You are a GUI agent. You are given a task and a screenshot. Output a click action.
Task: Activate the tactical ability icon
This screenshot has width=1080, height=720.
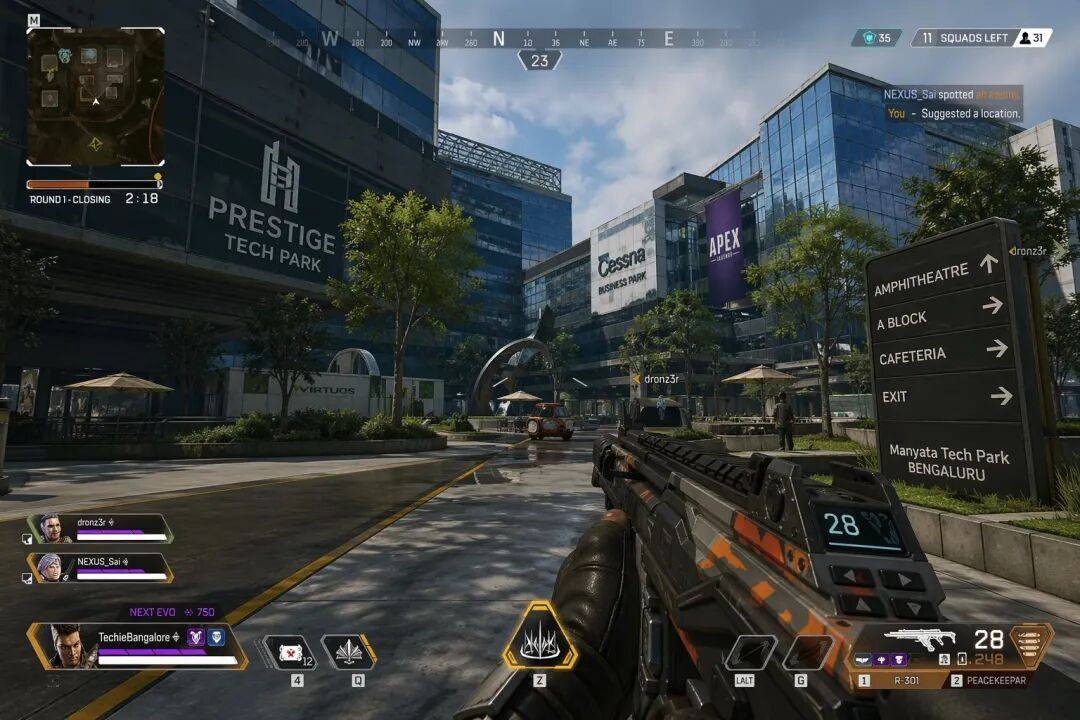tap(348, 652)
